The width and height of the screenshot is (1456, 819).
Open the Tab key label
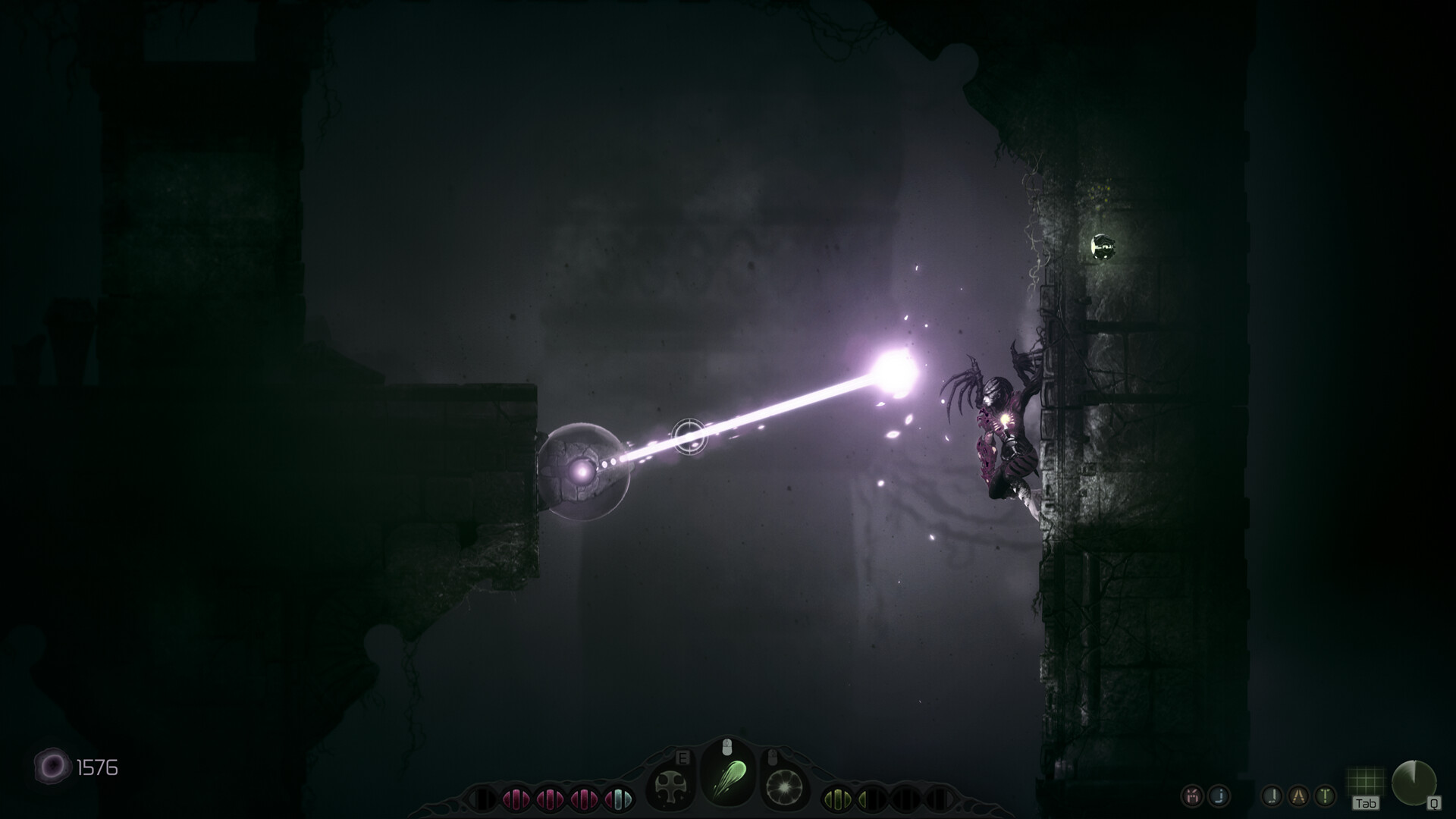point(1366,803)
